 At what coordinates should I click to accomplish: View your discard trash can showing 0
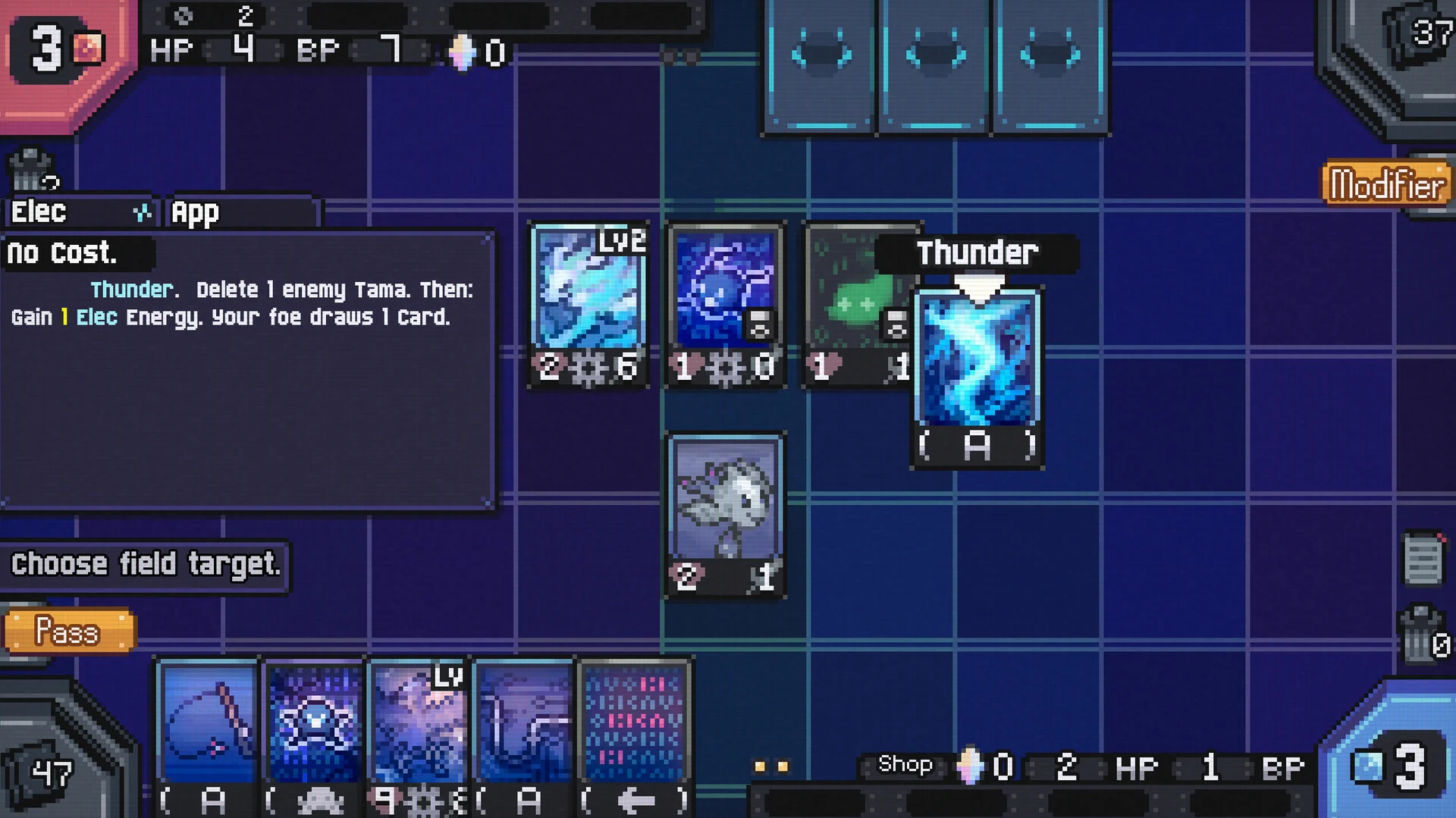pos(1422,635)
